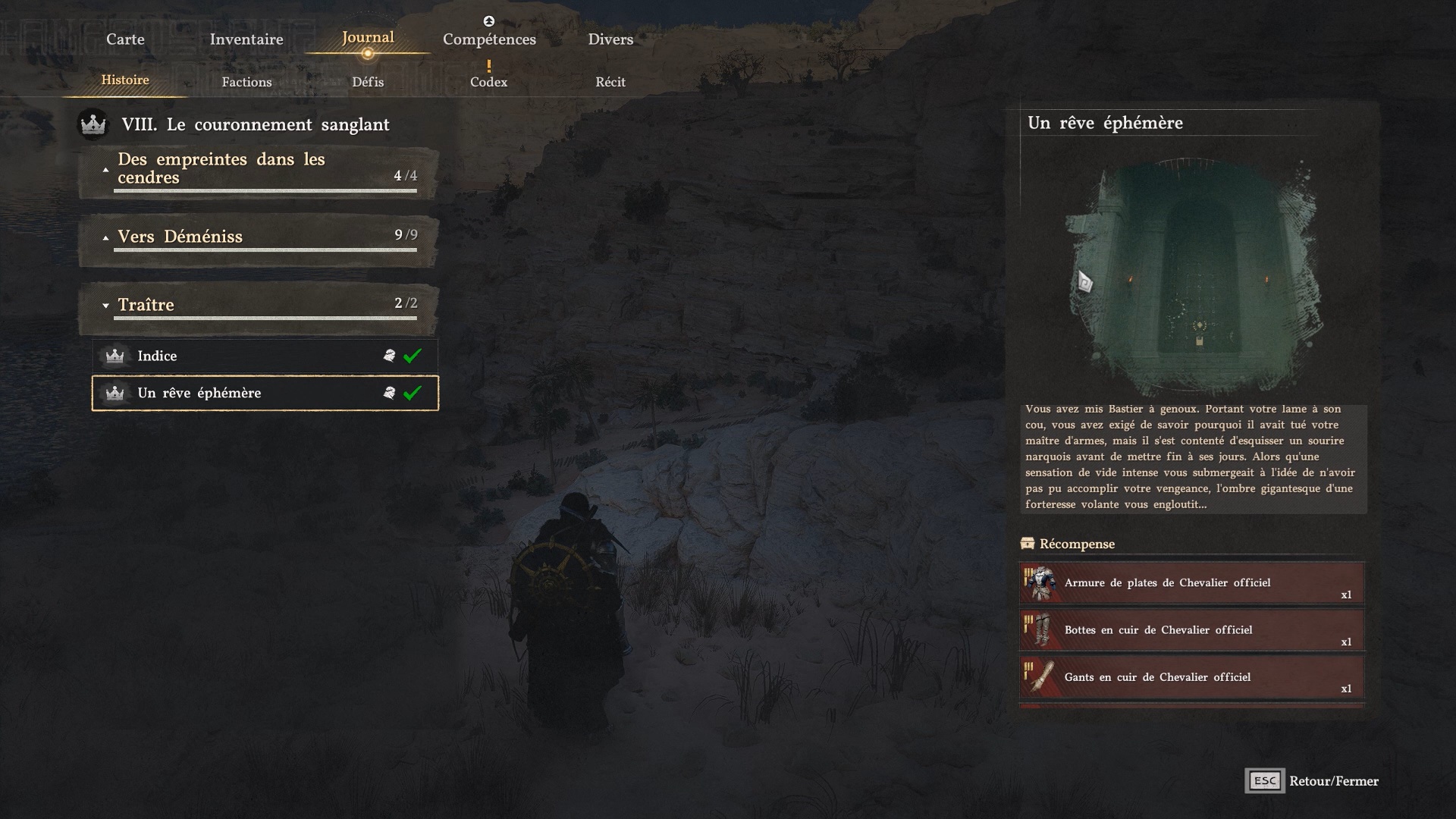Expand Des empreintes dans les cendres questline
Screen dimensions: 1456x819
258,169
